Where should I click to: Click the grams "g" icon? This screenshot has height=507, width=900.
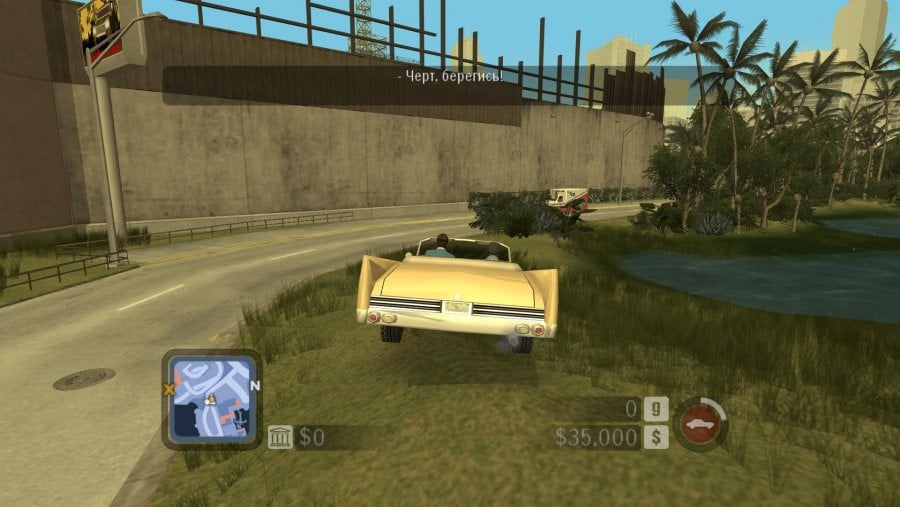pos(656,408)
